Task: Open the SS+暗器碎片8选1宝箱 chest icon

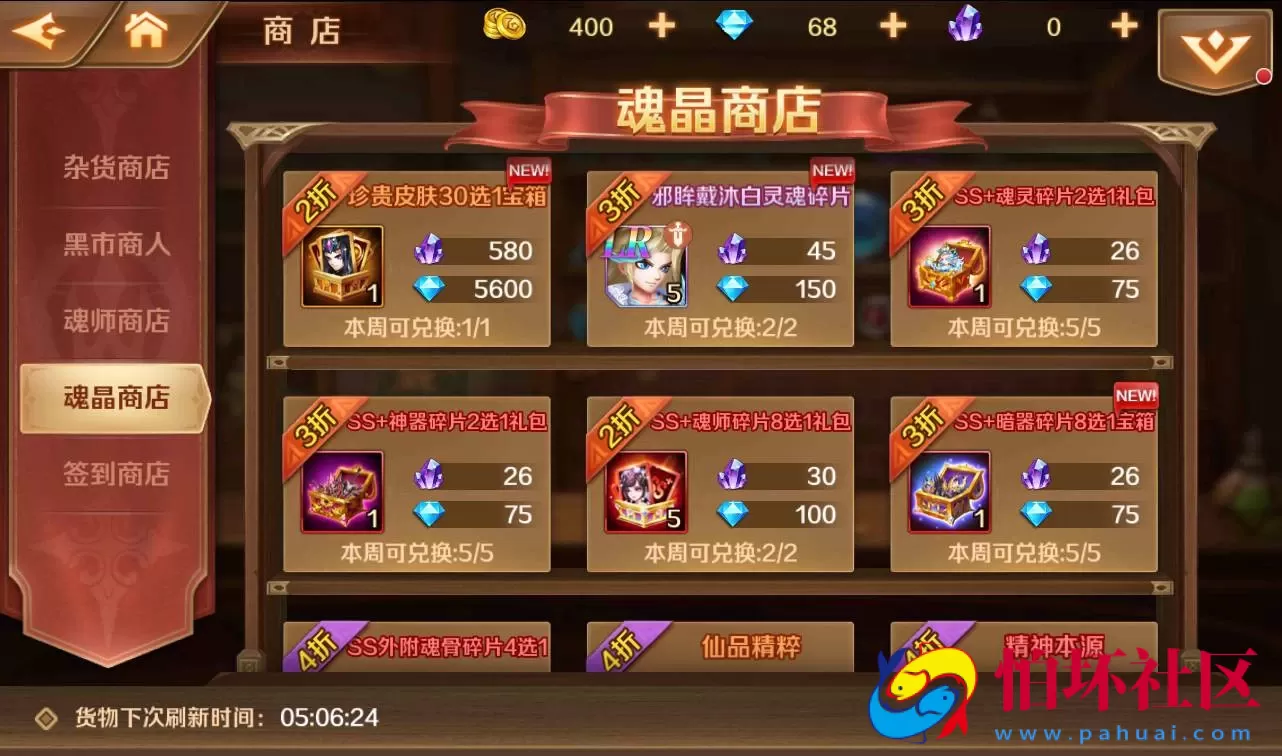Action: [x=949, y=493]
